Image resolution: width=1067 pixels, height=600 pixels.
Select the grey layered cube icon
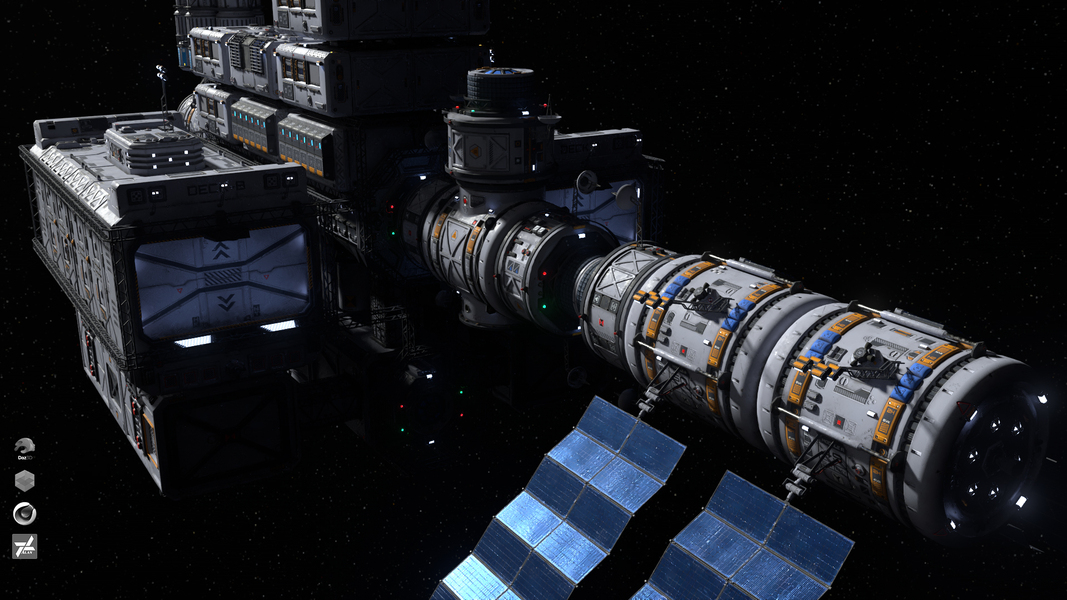point(25,481)
